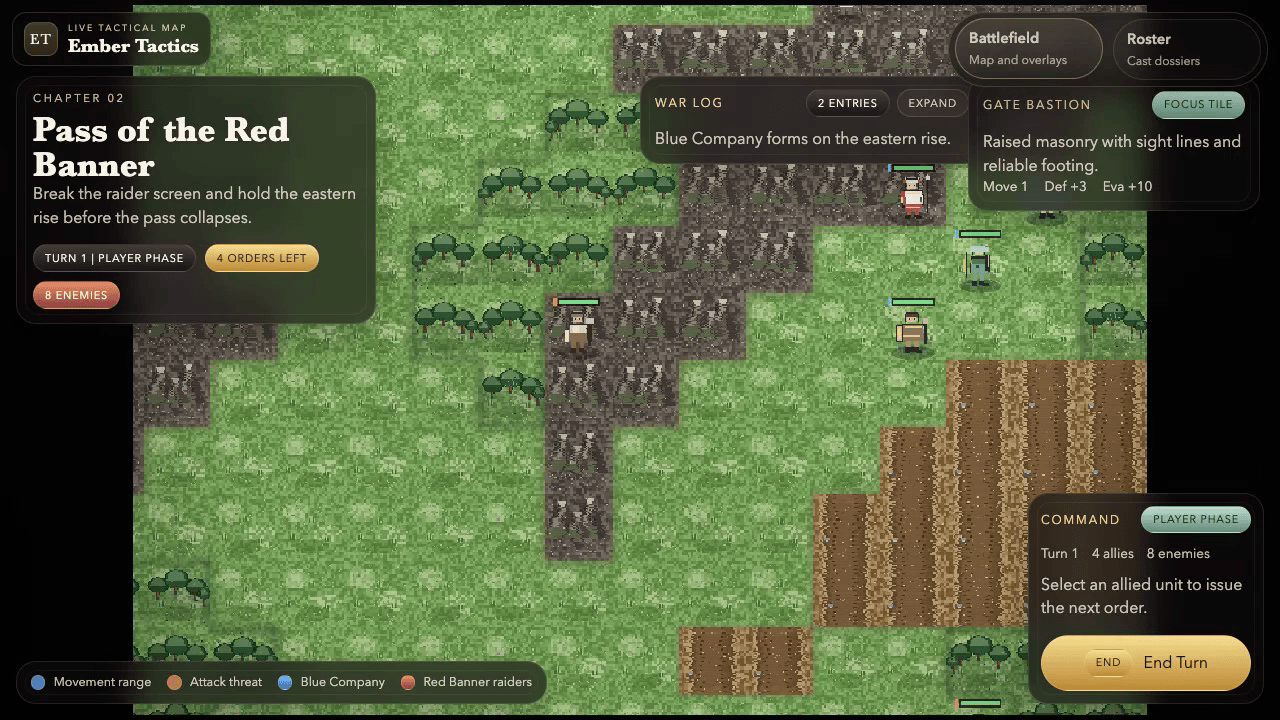Expand the TURN 1 | PLAYER PHASE pill

pyautogui.click(x=113, y=258)
